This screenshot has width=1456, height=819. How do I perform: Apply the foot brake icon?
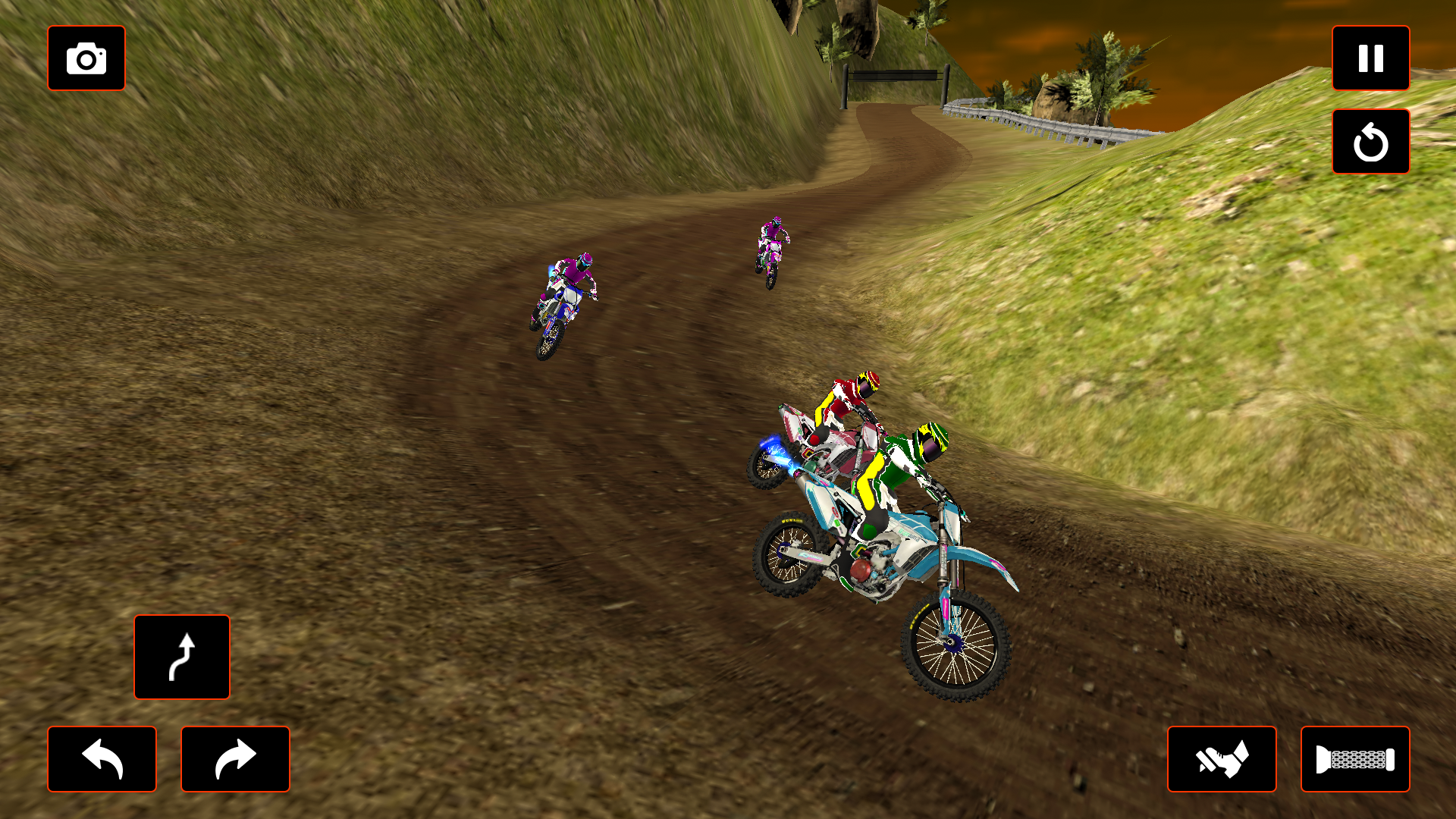[1222, 759]
